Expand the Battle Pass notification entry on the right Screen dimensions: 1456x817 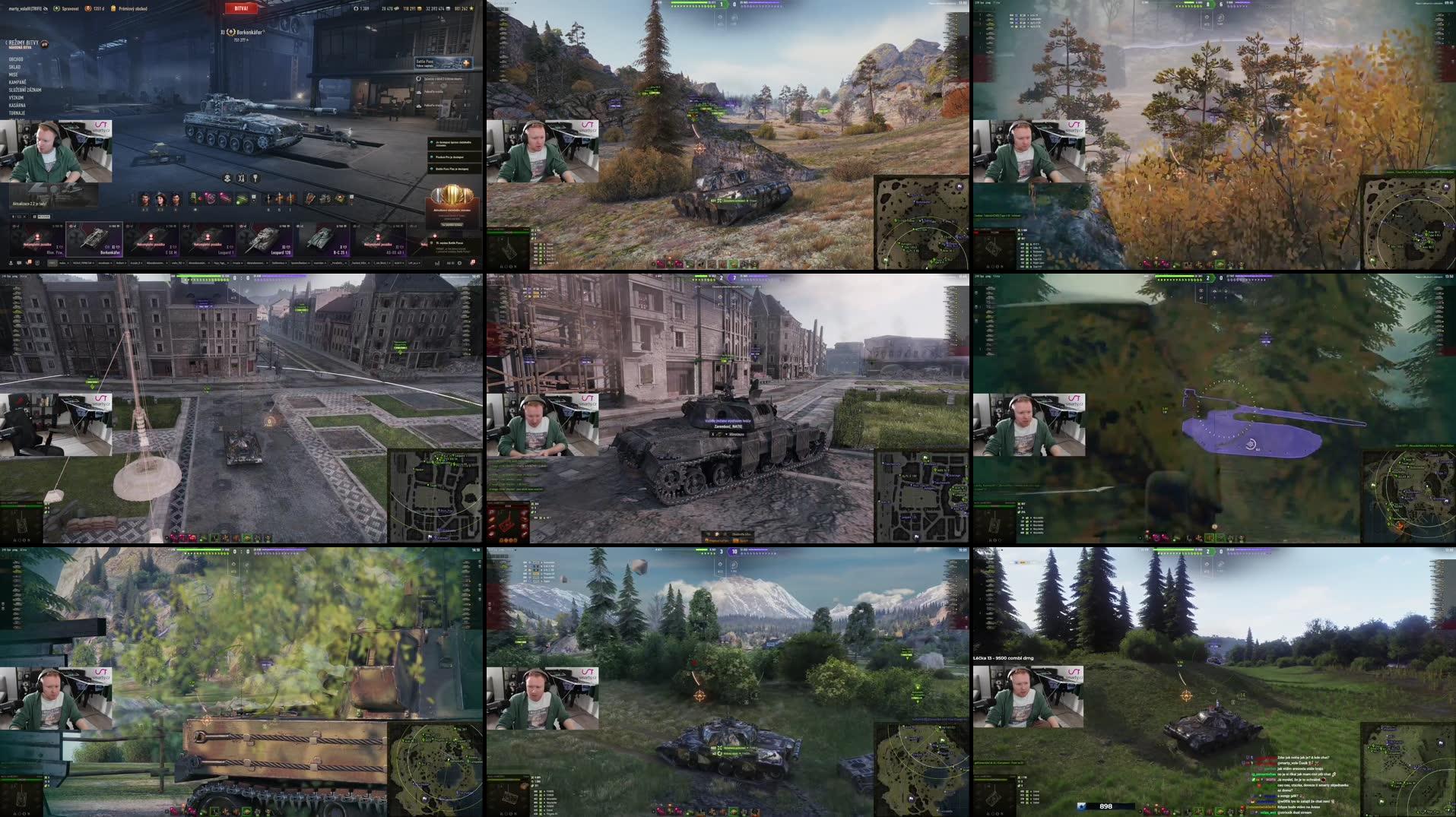pyautogui.click(x=443, y=65)
